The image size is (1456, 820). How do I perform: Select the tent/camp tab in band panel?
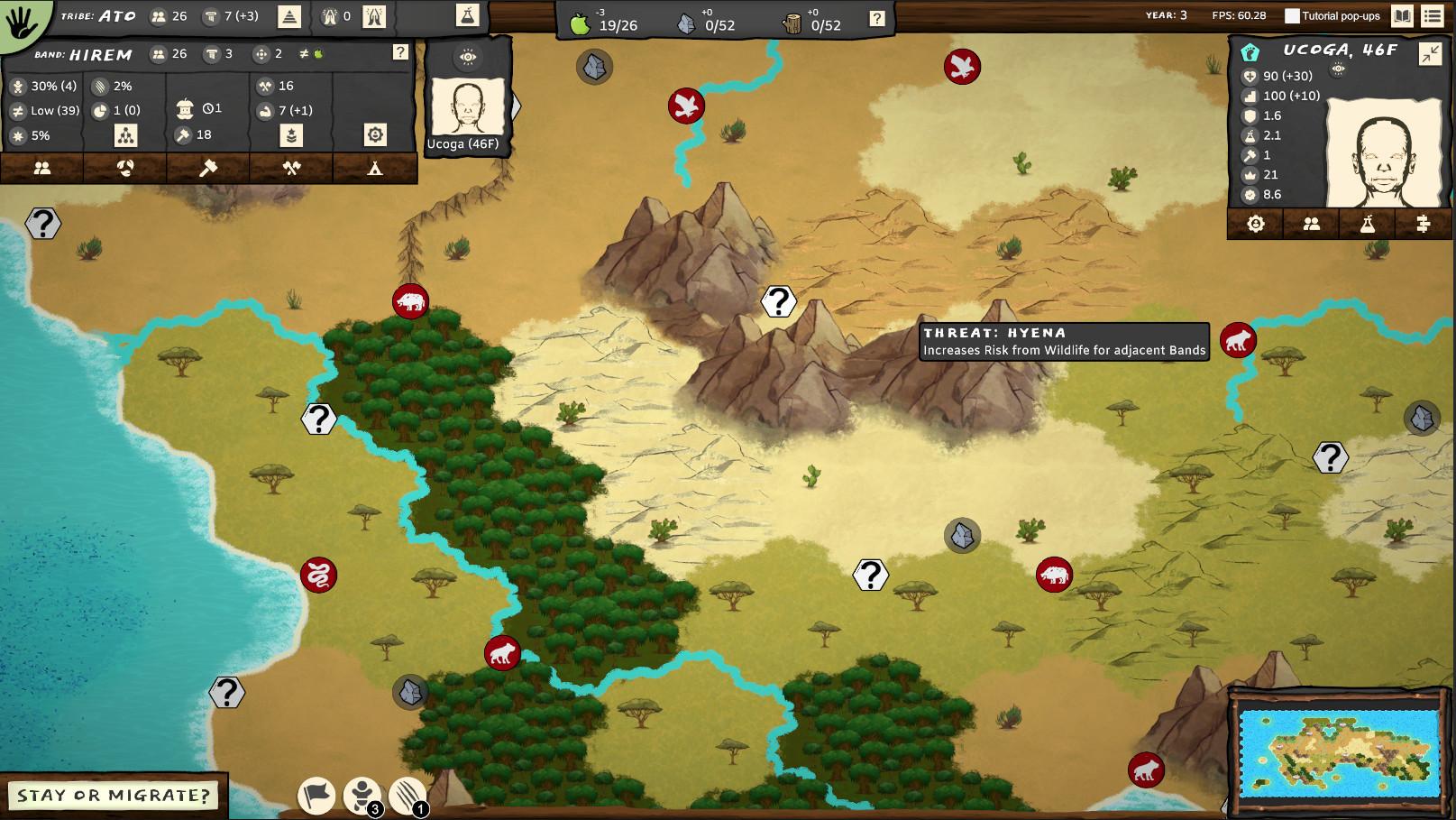(374, 168)
